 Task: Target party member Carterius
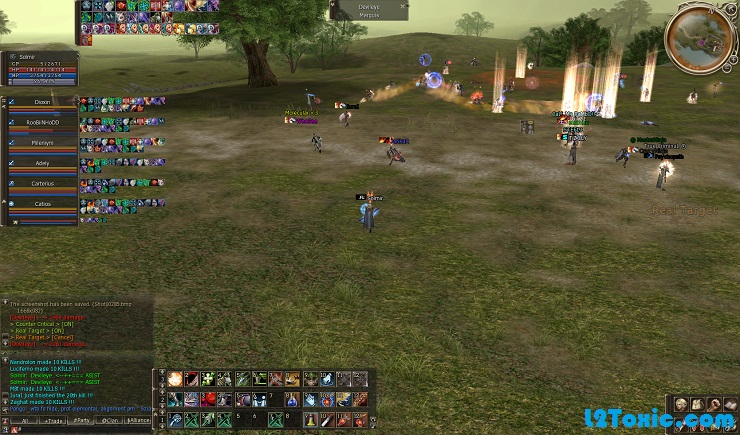(42, 183)
